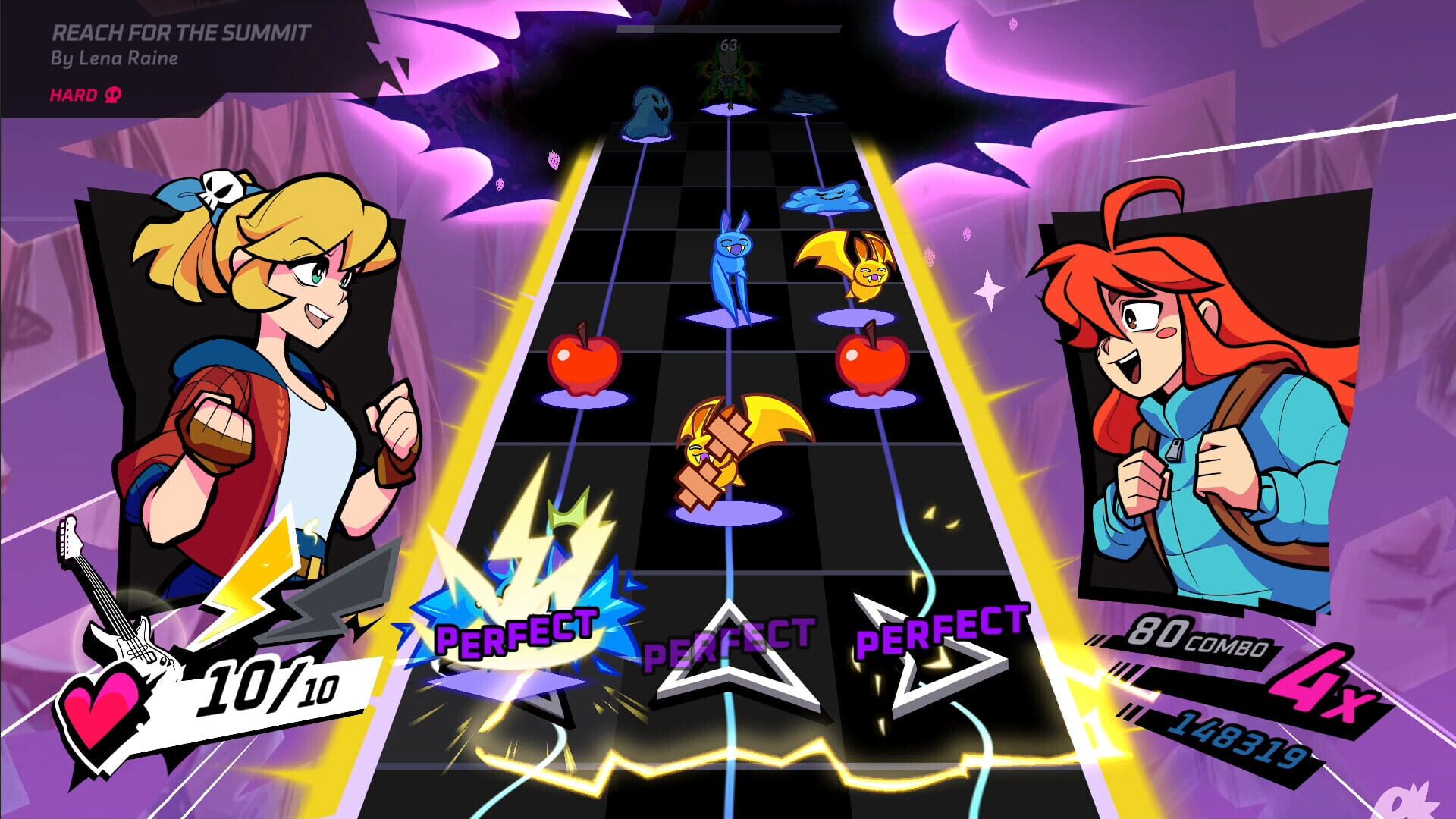The width and height of the screenshot is (1456, 819).
Task: Open the HARD difficulty label
Action: (x=74, y=96)
